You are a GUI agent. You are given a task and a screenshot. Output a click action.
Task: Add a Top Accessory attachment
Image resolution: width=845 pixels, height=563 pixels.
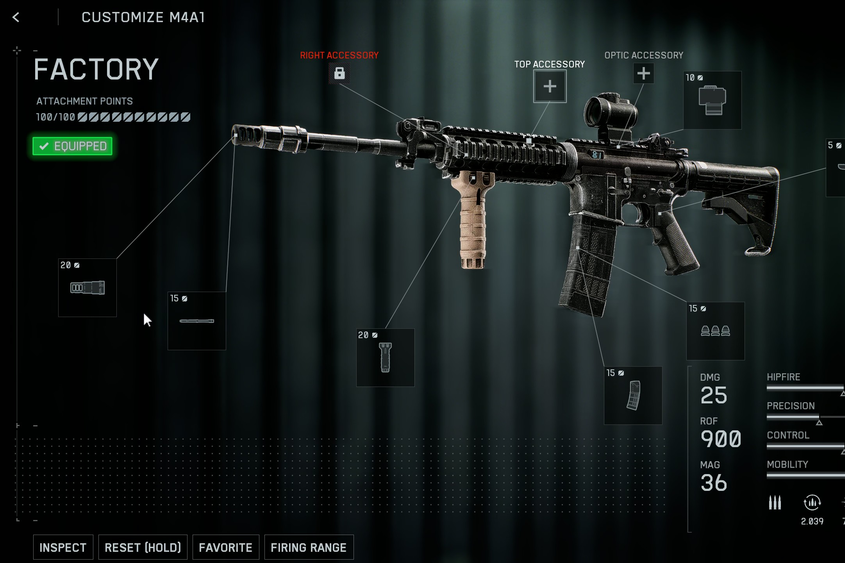click(549, 87)
